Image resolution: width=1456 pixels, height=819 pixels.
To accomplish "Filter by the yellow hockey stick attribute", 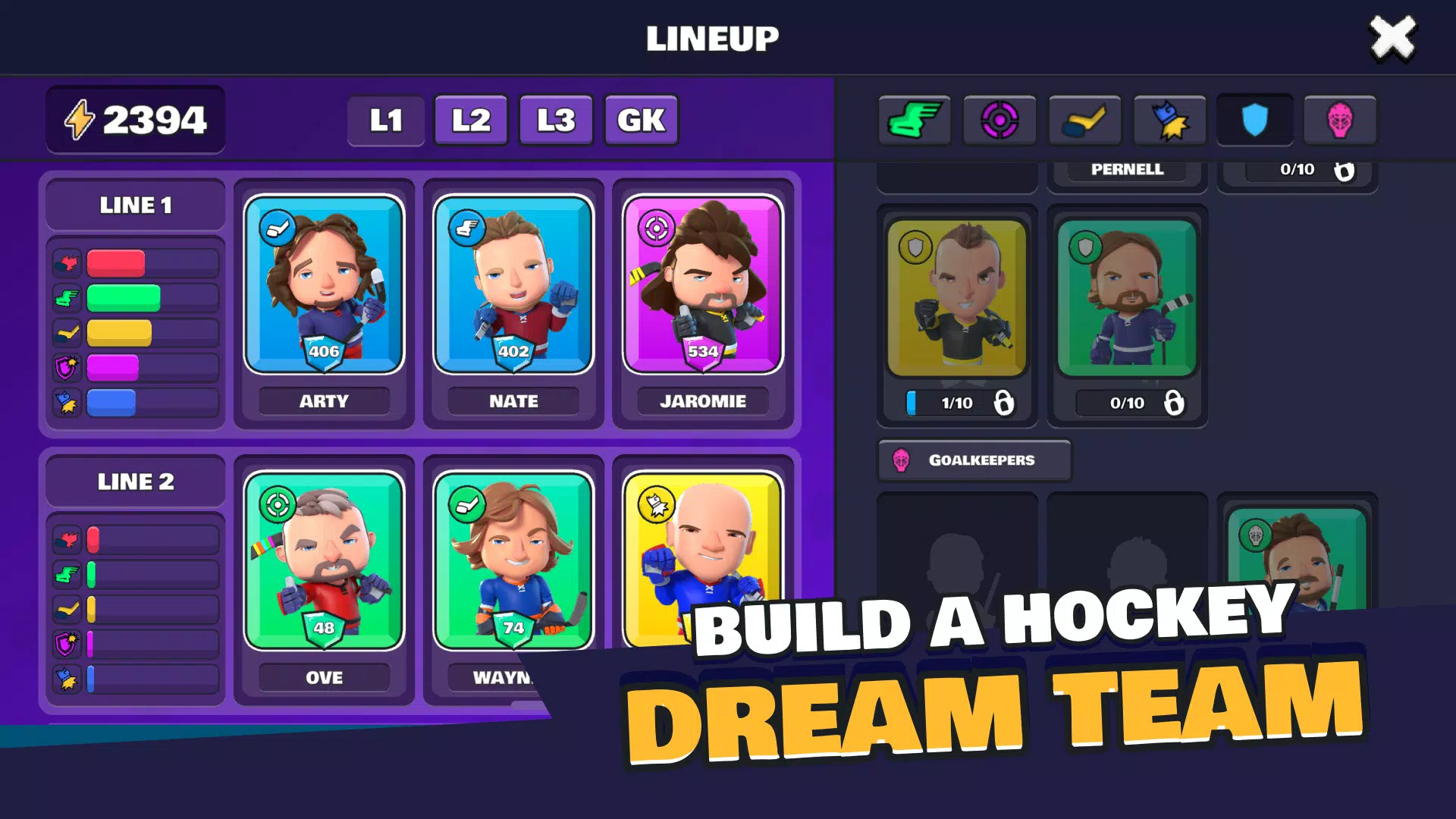I will coord(1085,119).
